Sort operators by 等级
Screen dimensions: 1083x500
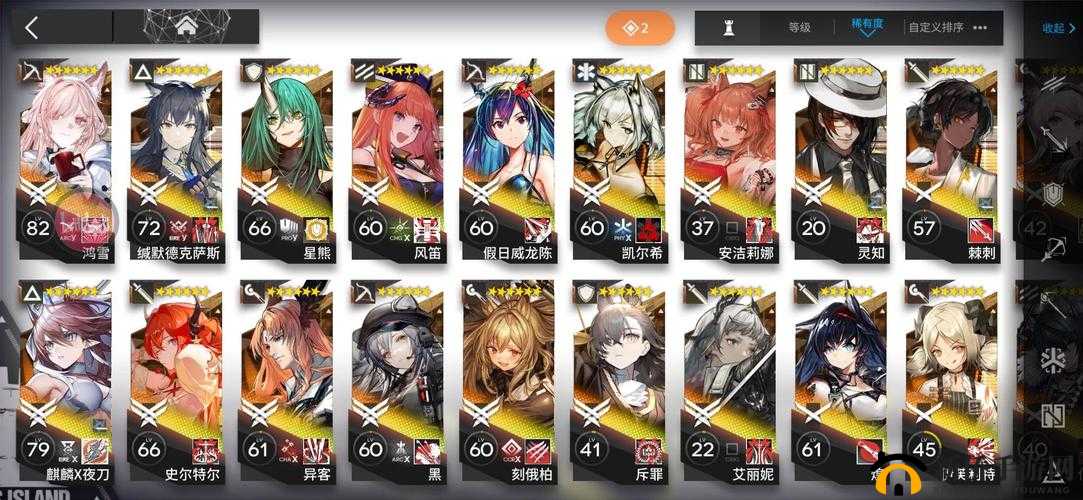coord(799,28)
